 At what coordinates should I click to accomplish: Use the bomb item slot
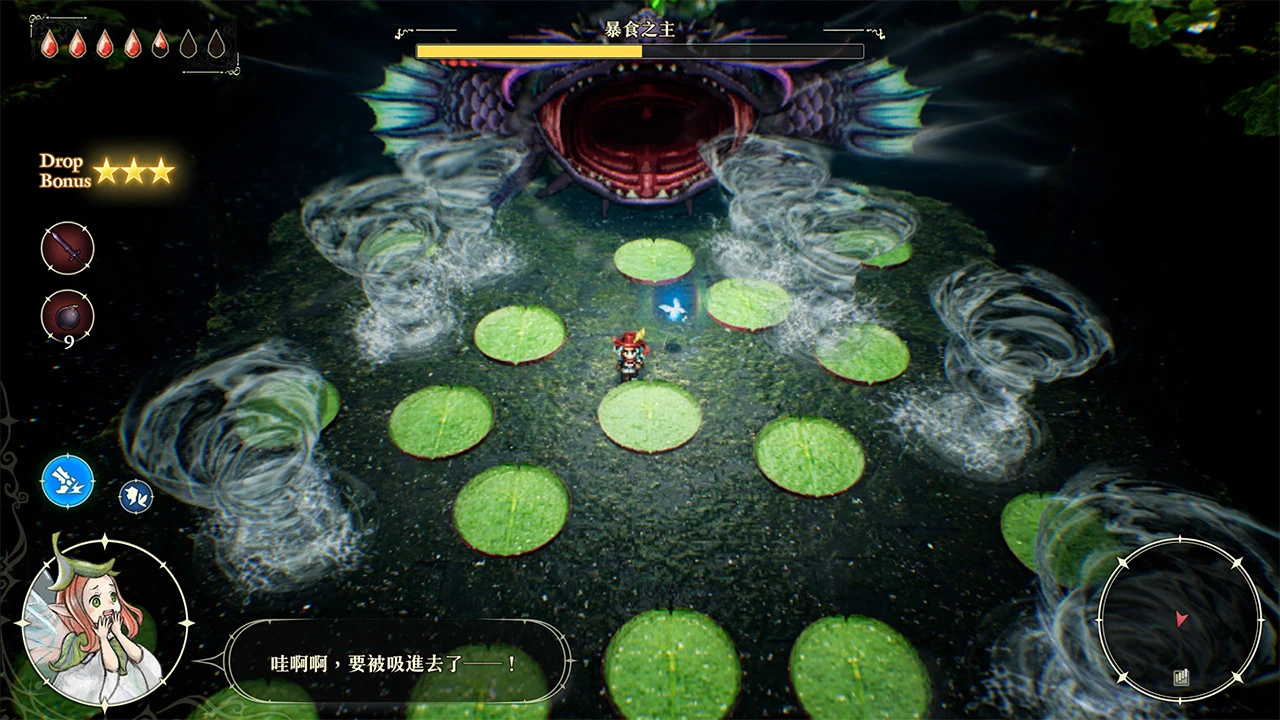point(67,316)
